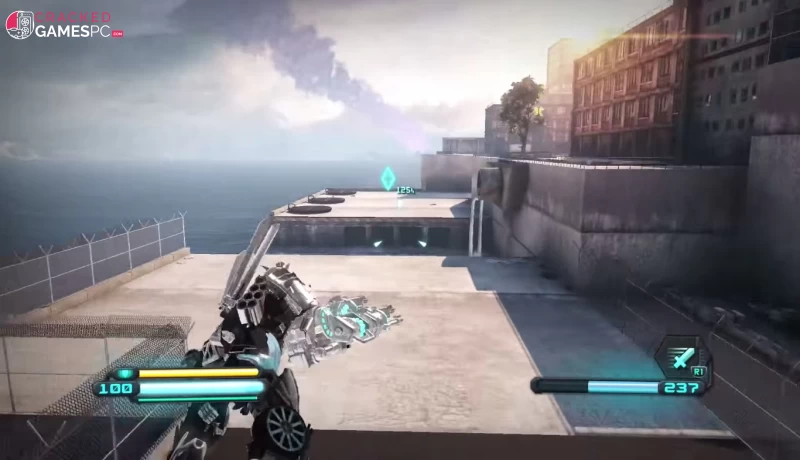Open the Cracked Games PC watermark logo
Screen dimensions: 800x460
click(x=64, y=25)
